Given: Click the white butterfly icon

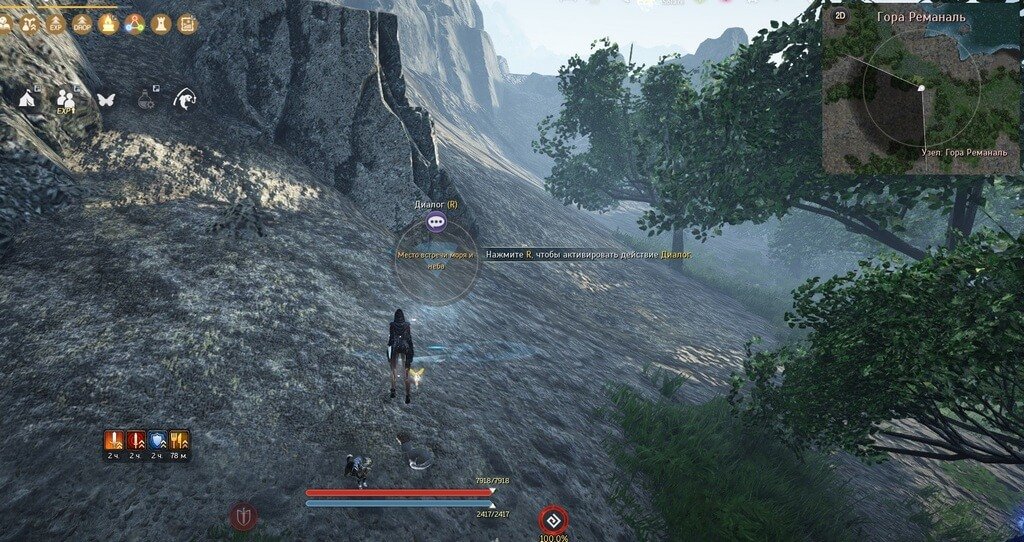Looking at the screenshot, I should click(x=106, y=99).
